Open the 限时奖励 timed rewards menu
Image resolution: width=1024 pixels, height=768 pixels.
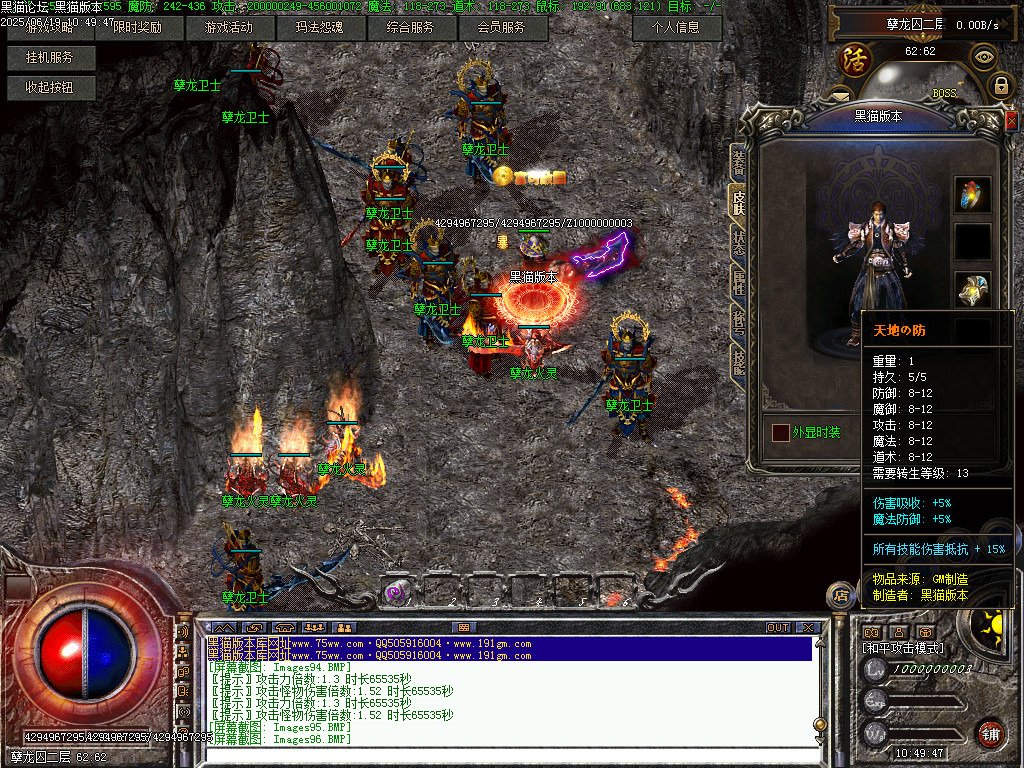tap(138, 28)
